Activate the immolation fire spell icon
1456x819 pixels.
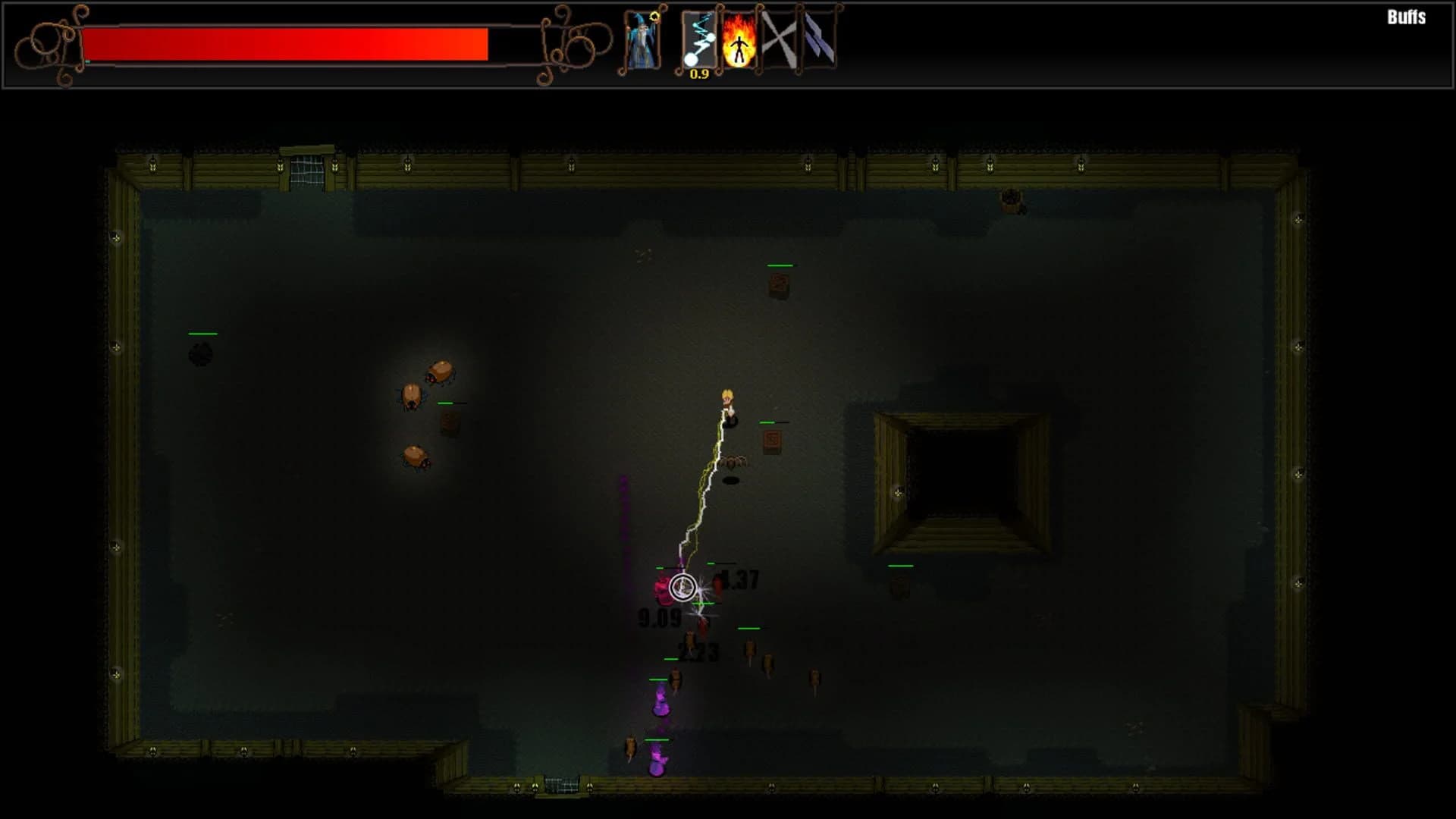739,42
